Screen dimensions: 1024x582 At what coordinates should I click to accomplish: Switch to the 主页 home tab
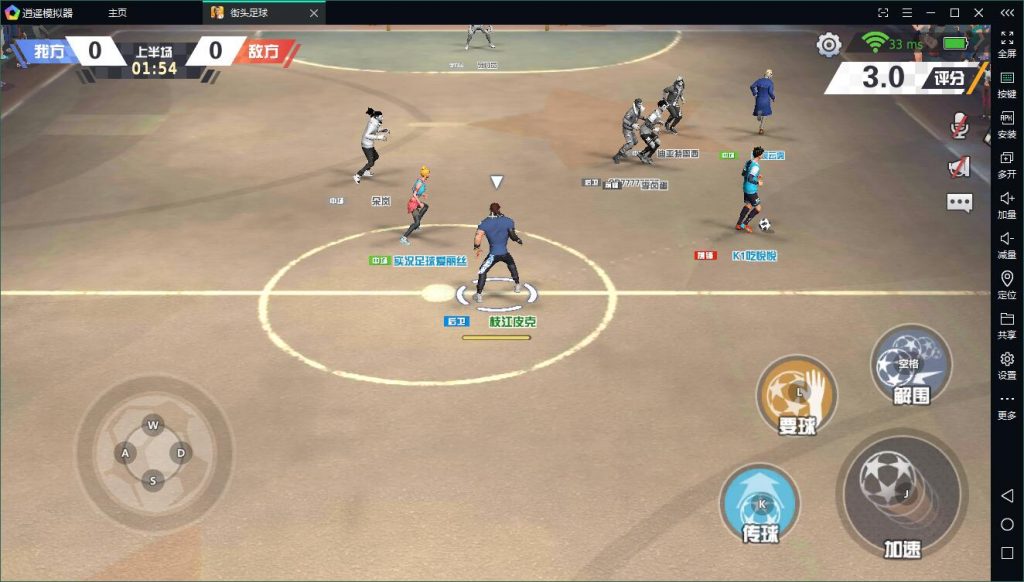pos(118,13)
